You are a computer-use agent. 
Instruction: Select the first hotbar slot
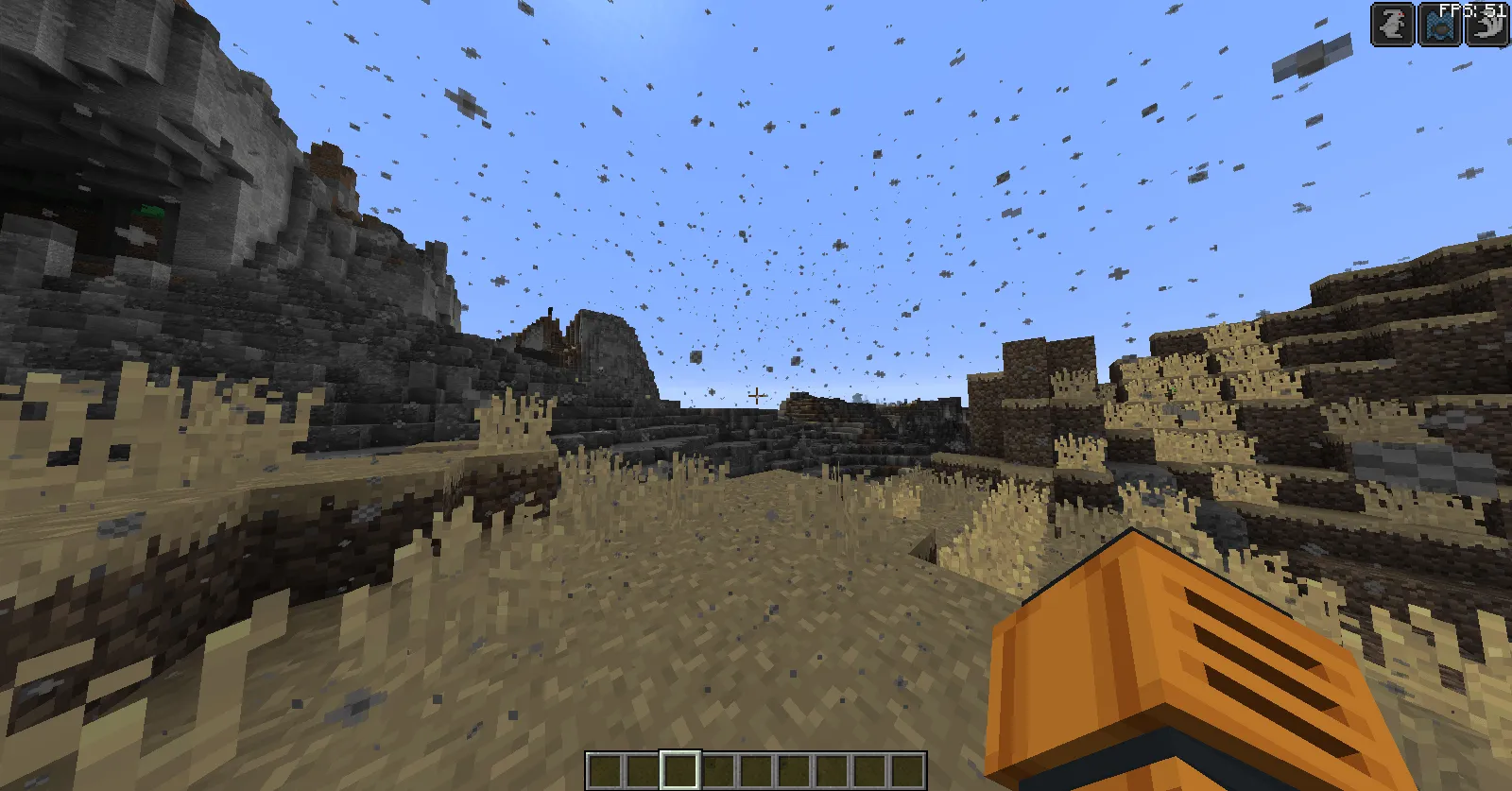(x=608, y=770)
